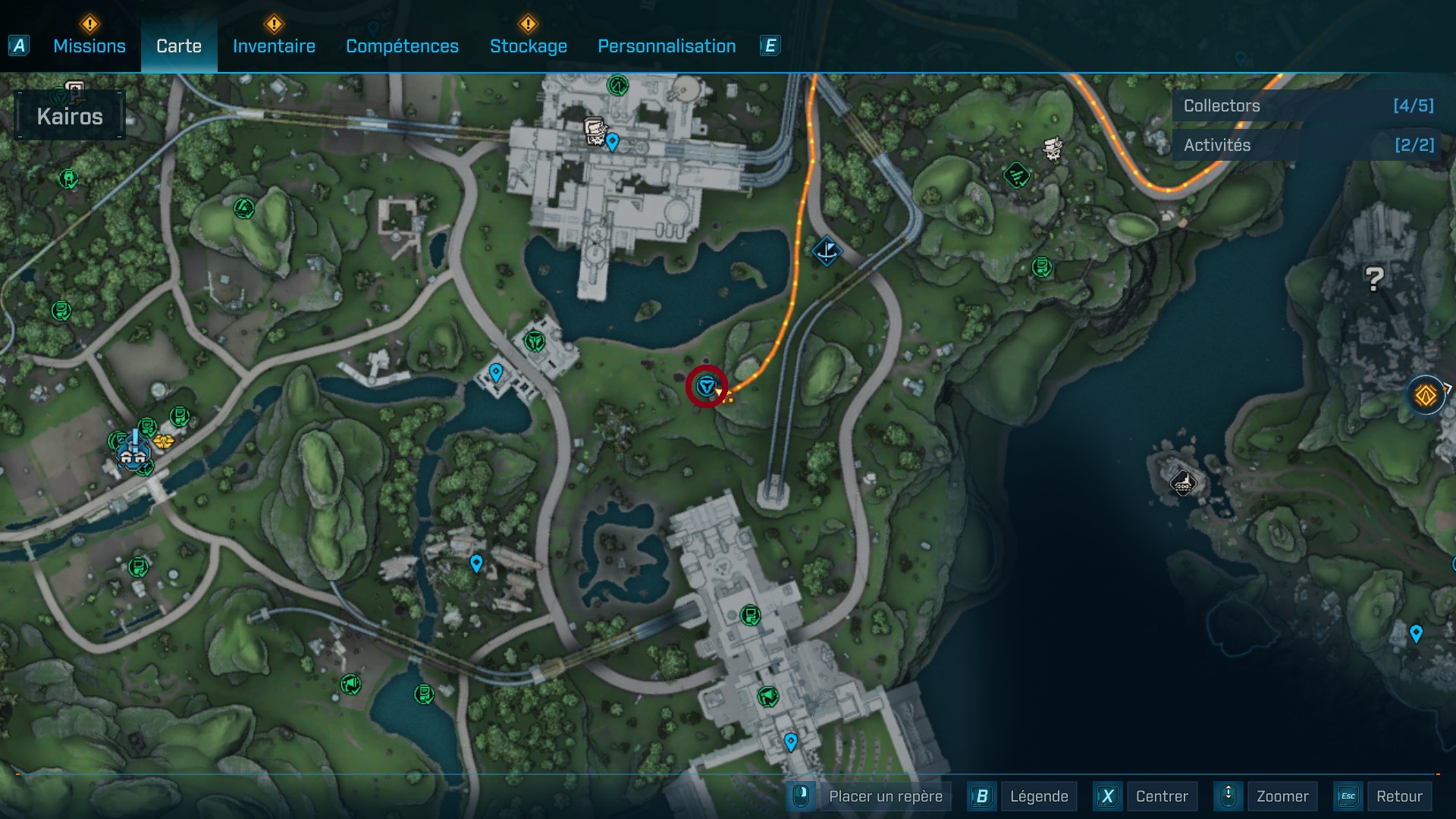Select the orange diamond objective marker
The image size is (1456, 819).
click(1425, 395)
